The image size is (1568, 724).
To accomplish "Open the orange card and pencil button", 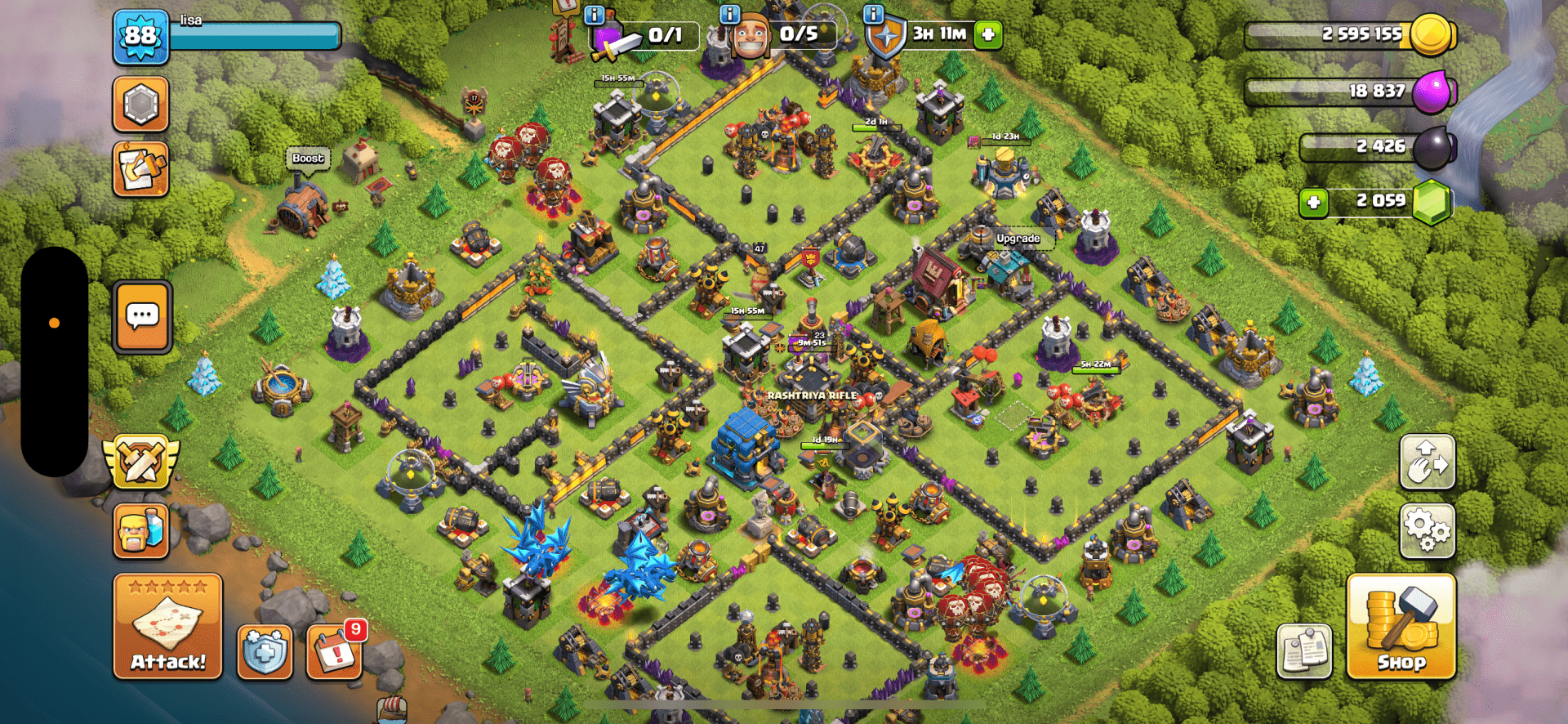I will pos(140,169).
